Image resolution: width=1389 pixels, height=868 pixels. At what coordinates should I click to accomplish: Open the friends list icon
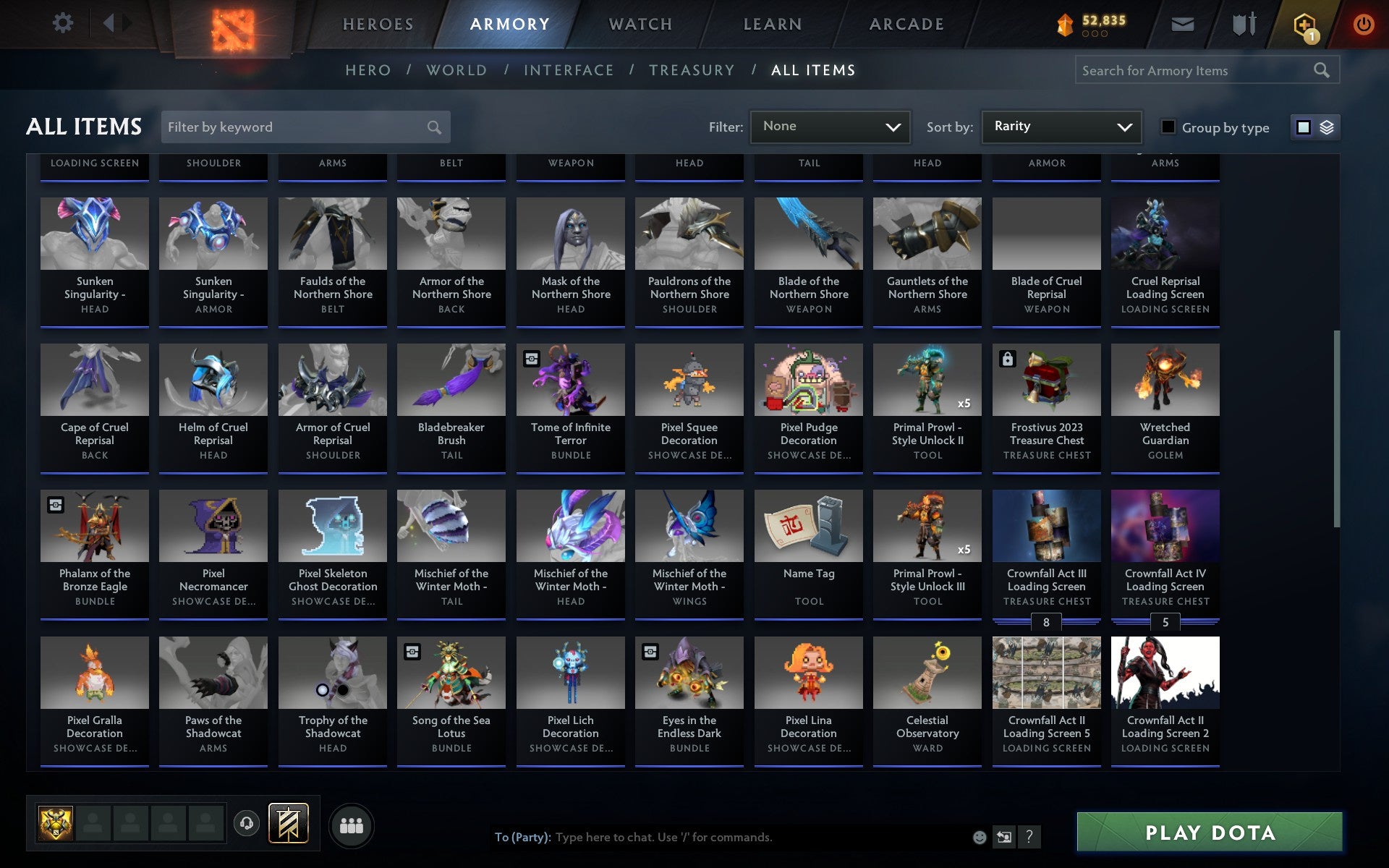pos(352,824)
